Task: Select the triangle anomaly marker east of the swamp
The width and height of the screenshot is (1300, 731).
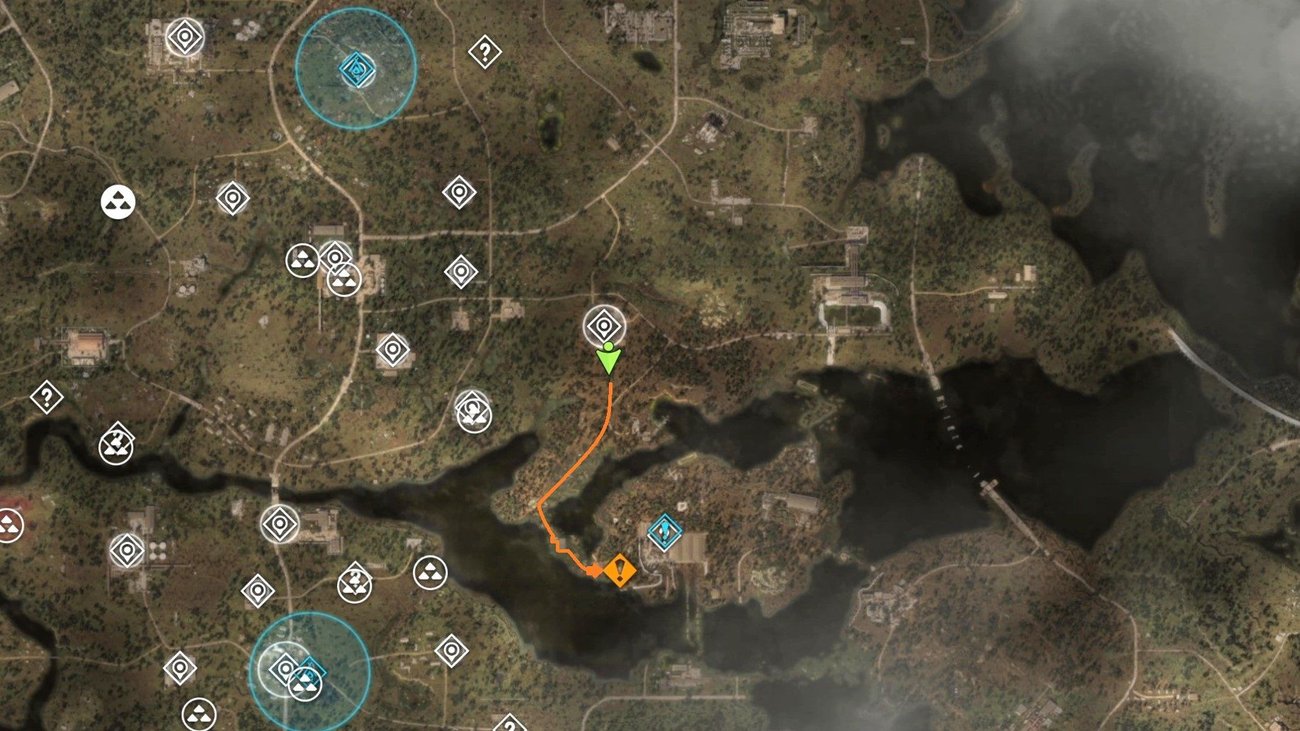Action: [x=429, y=574]
